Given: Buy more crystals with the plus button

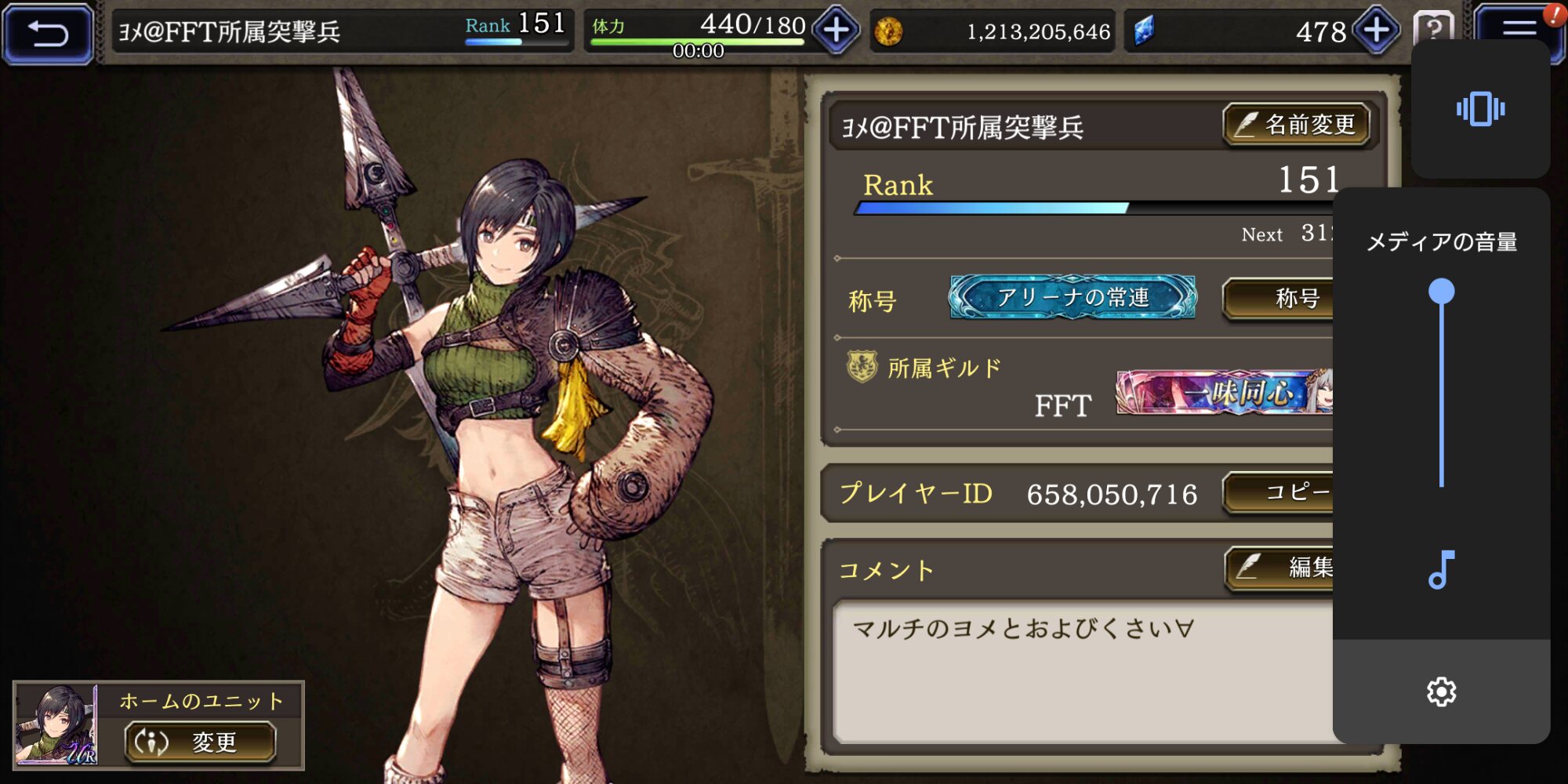Looking at the screenshot, I should click(x=1377, y=31).
